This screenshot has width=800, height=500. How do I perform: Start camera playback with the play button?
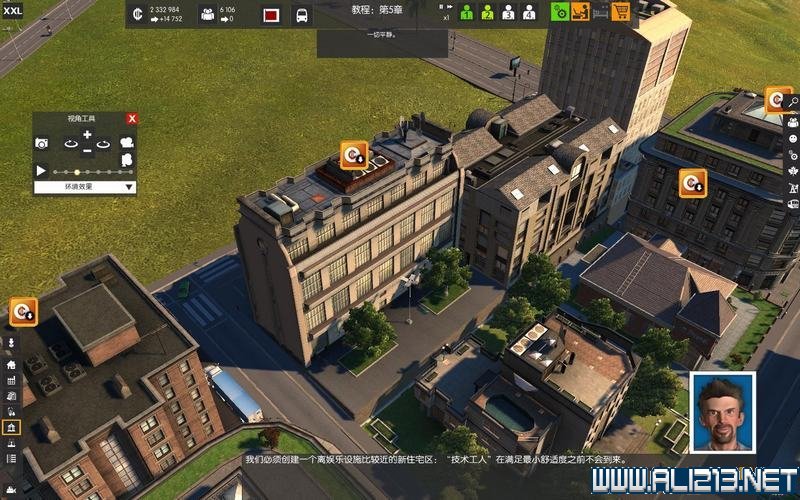[41, 171]
